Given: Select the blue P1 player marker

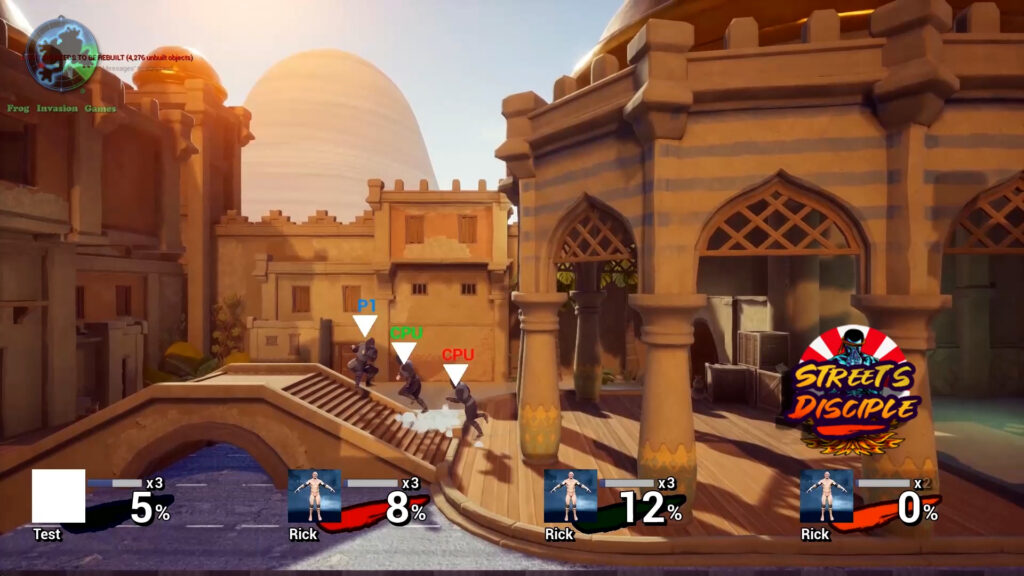Looking at the screenshot, I should (x=366, y=318).
